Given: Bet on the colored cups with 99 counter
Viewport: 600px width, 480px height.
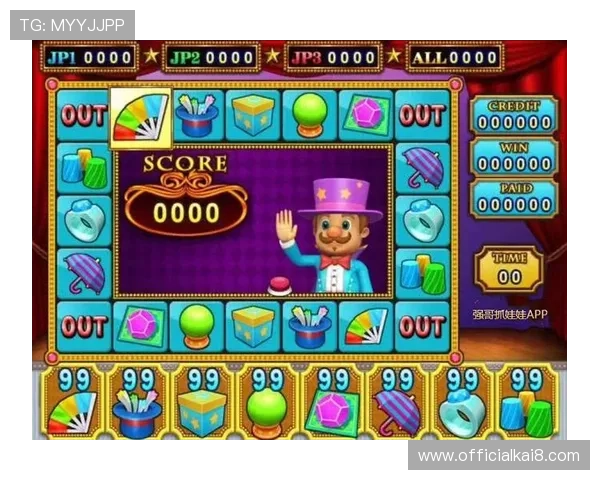Looking at the screenshot, I should (x=526, y=402).
